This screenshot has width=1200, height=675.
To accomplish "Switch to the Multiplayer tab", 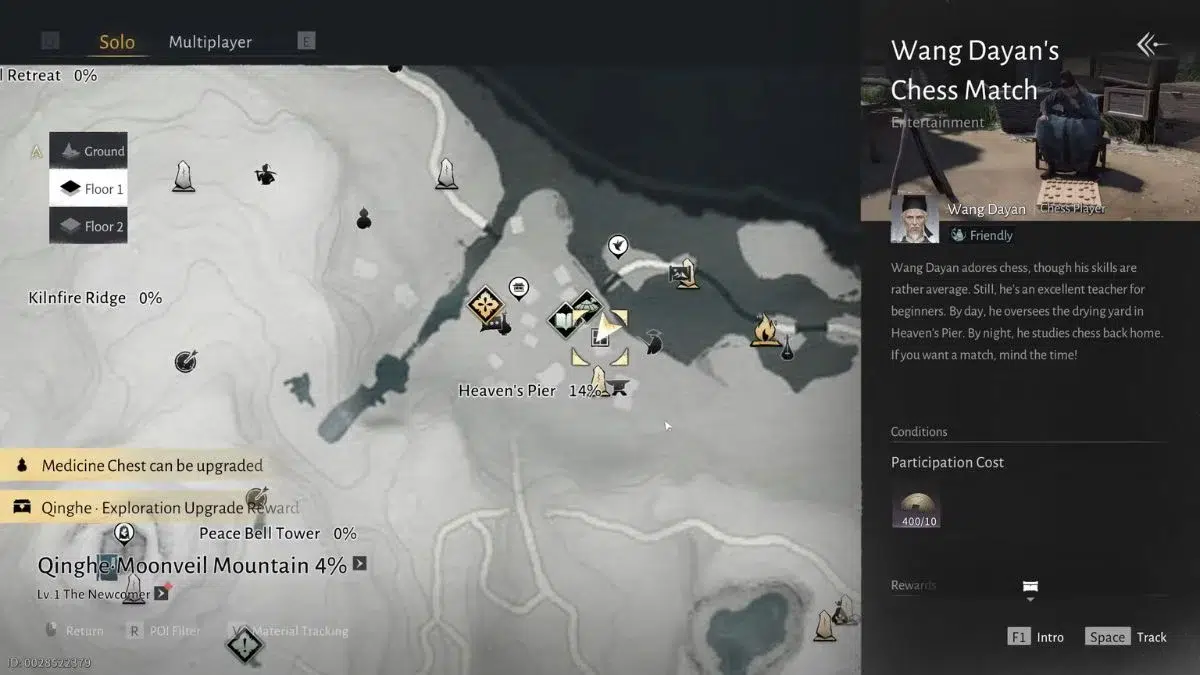I will [210, 42].
